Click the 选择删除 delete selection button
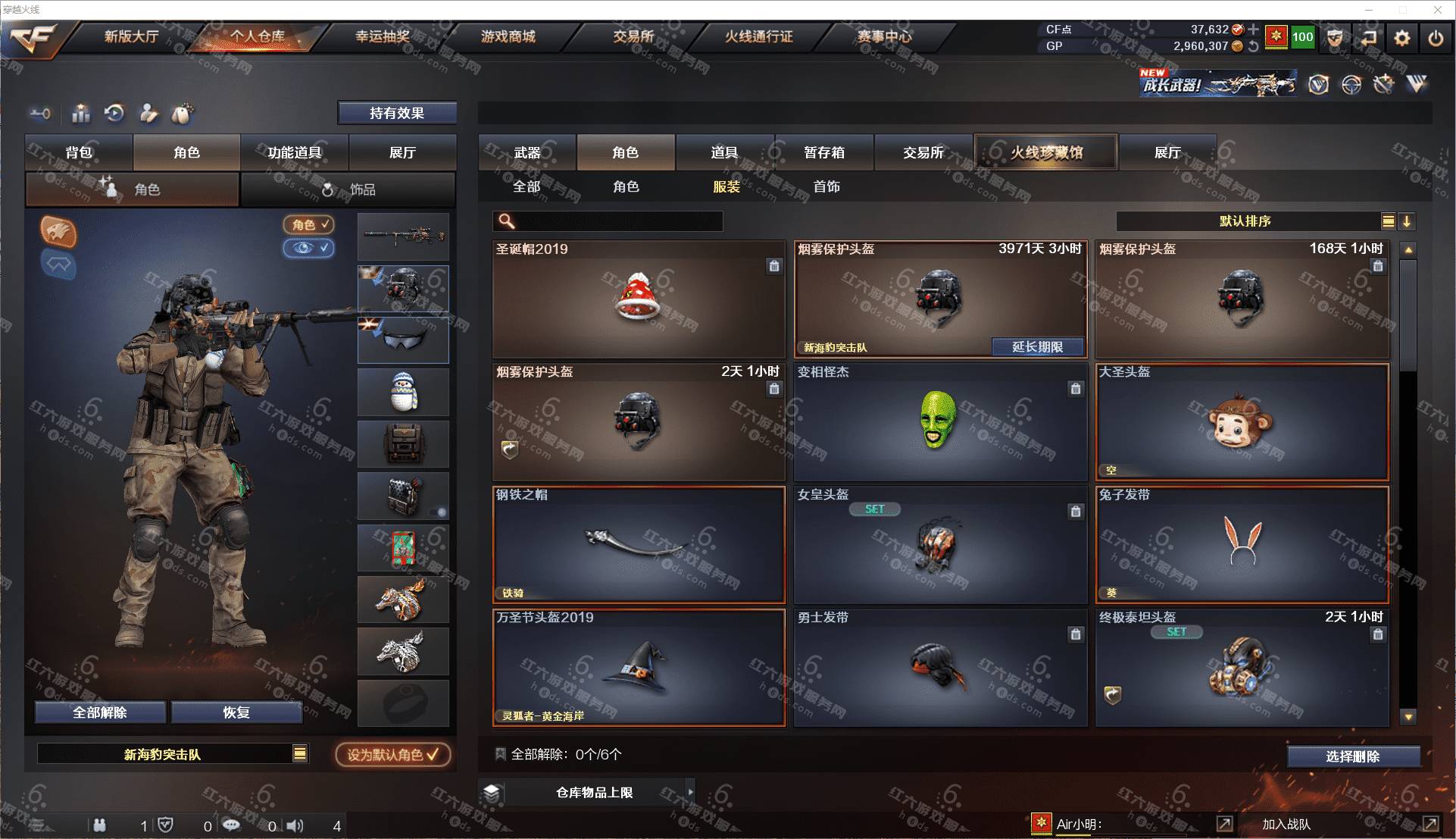The height and width of the screenshot is (839, 1456). click(x=1352, y=756)
